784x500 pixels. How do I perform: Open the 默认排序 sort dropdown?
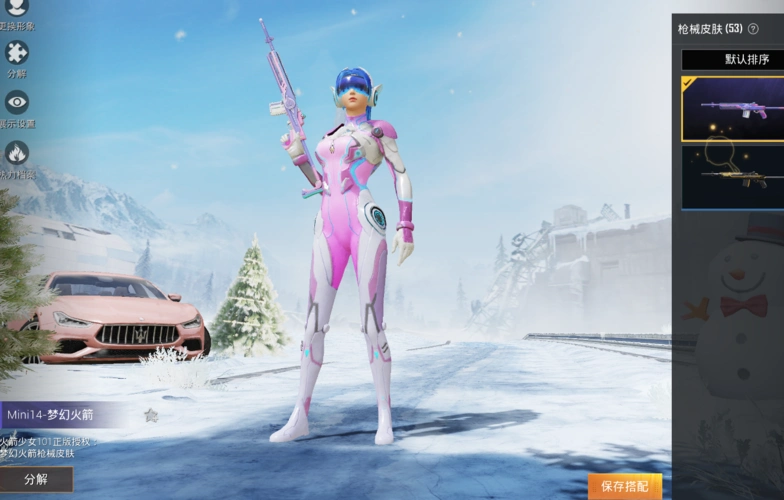(733, 59)
